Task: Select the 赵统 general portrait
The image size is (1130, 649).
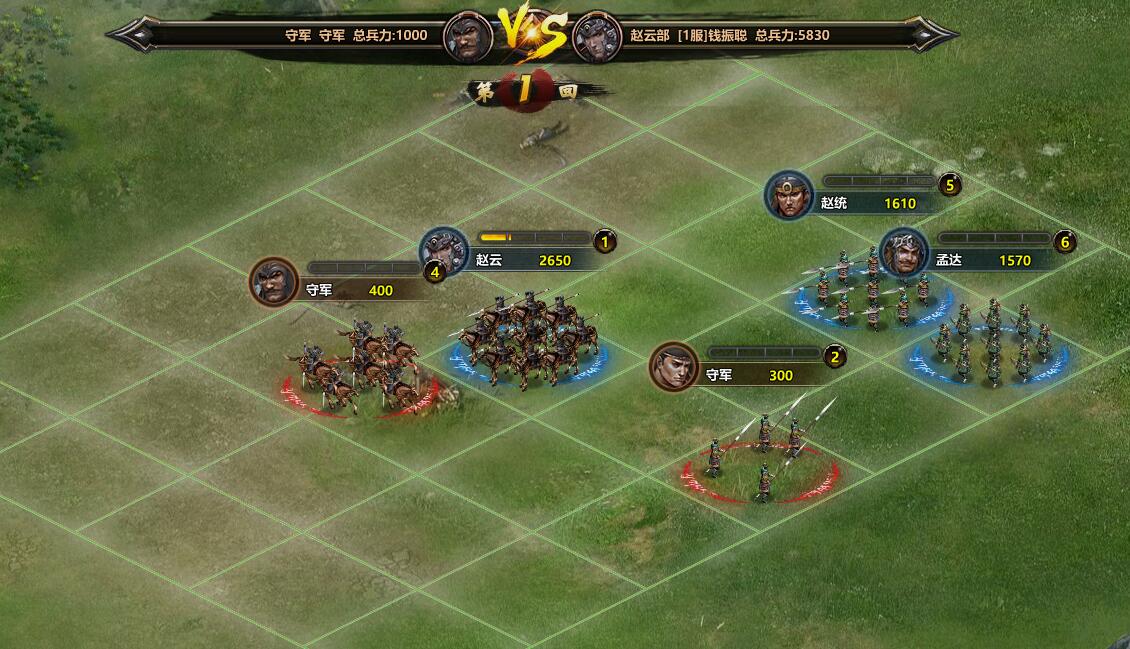Action: tap(790, 195)
